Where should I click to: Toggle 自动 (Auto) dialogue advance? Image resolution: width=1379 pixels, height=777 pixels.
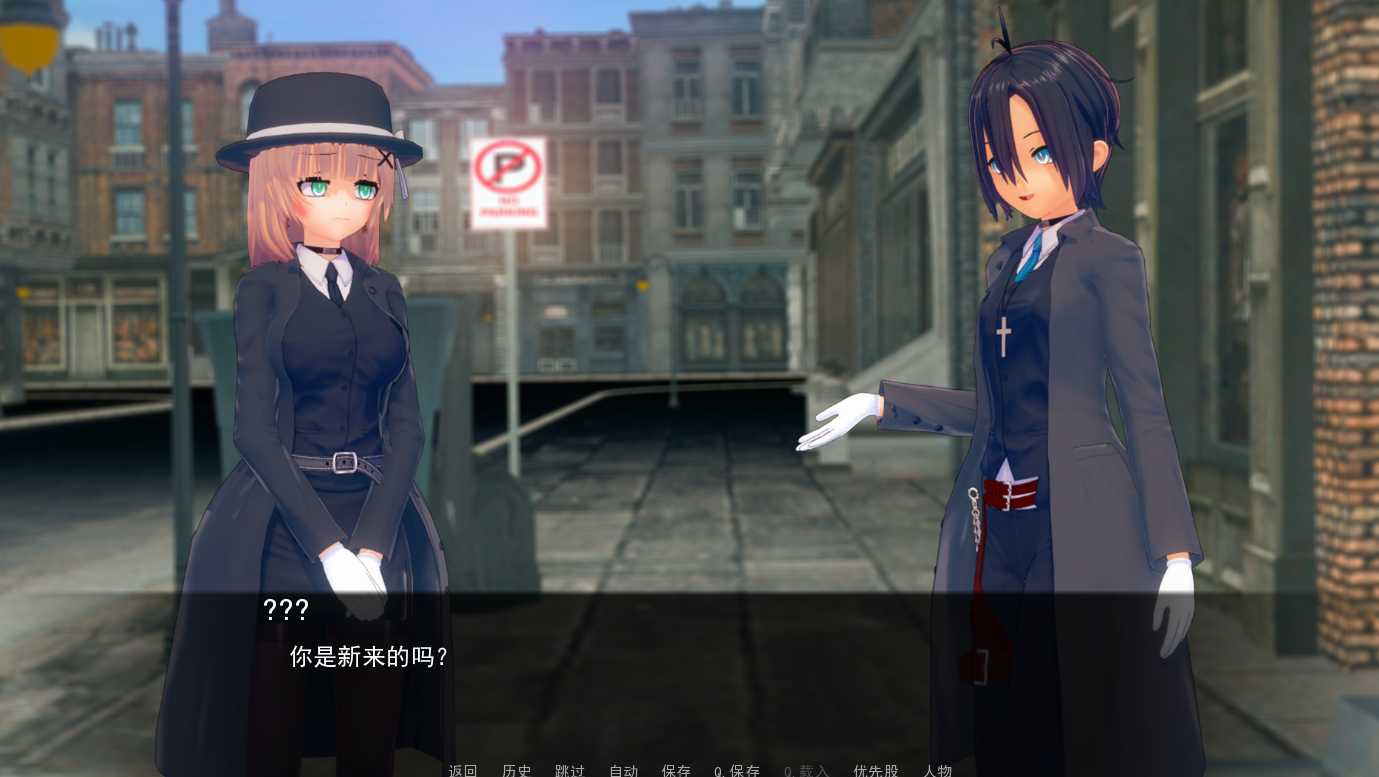click(623, 770)
